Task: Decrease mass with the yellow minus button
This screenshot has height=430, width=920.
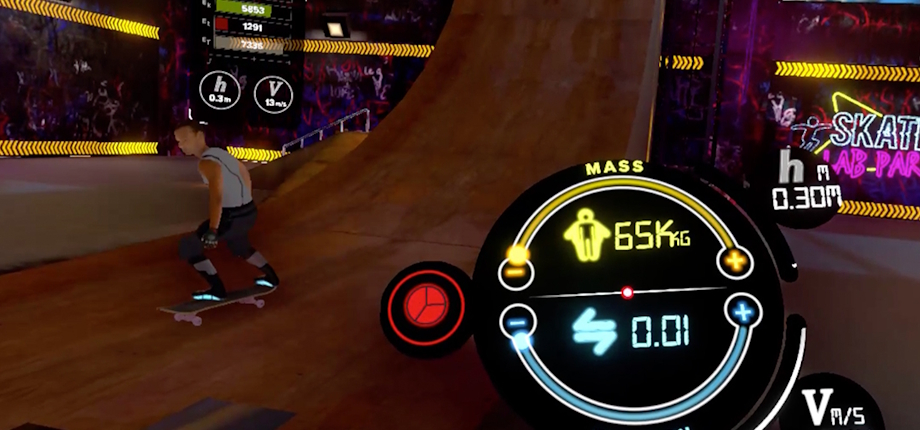Action: pyautogui.click(x=517, y=268)
